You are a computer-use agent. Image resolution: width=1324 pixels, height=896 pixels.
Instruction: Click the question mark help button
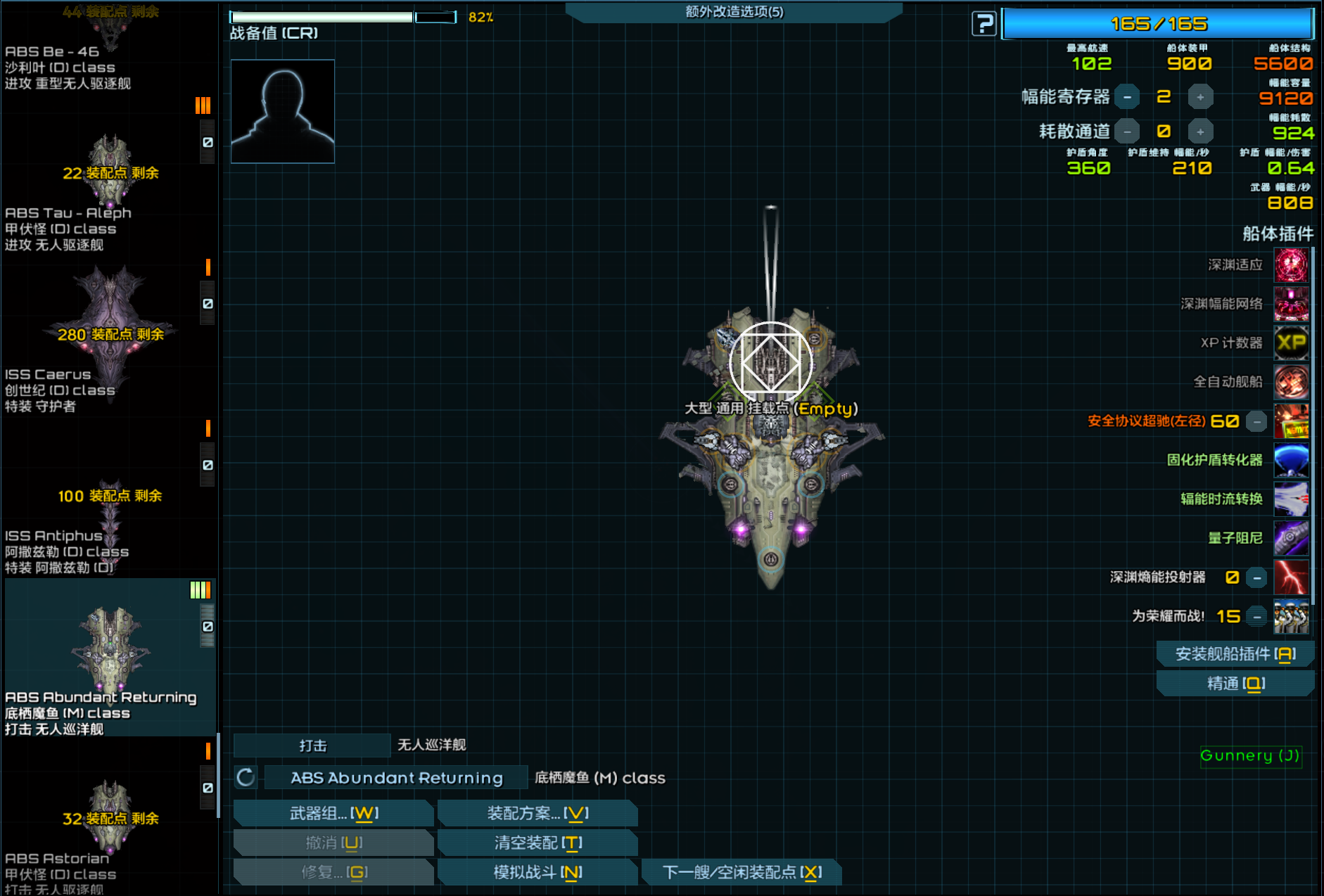984,24
